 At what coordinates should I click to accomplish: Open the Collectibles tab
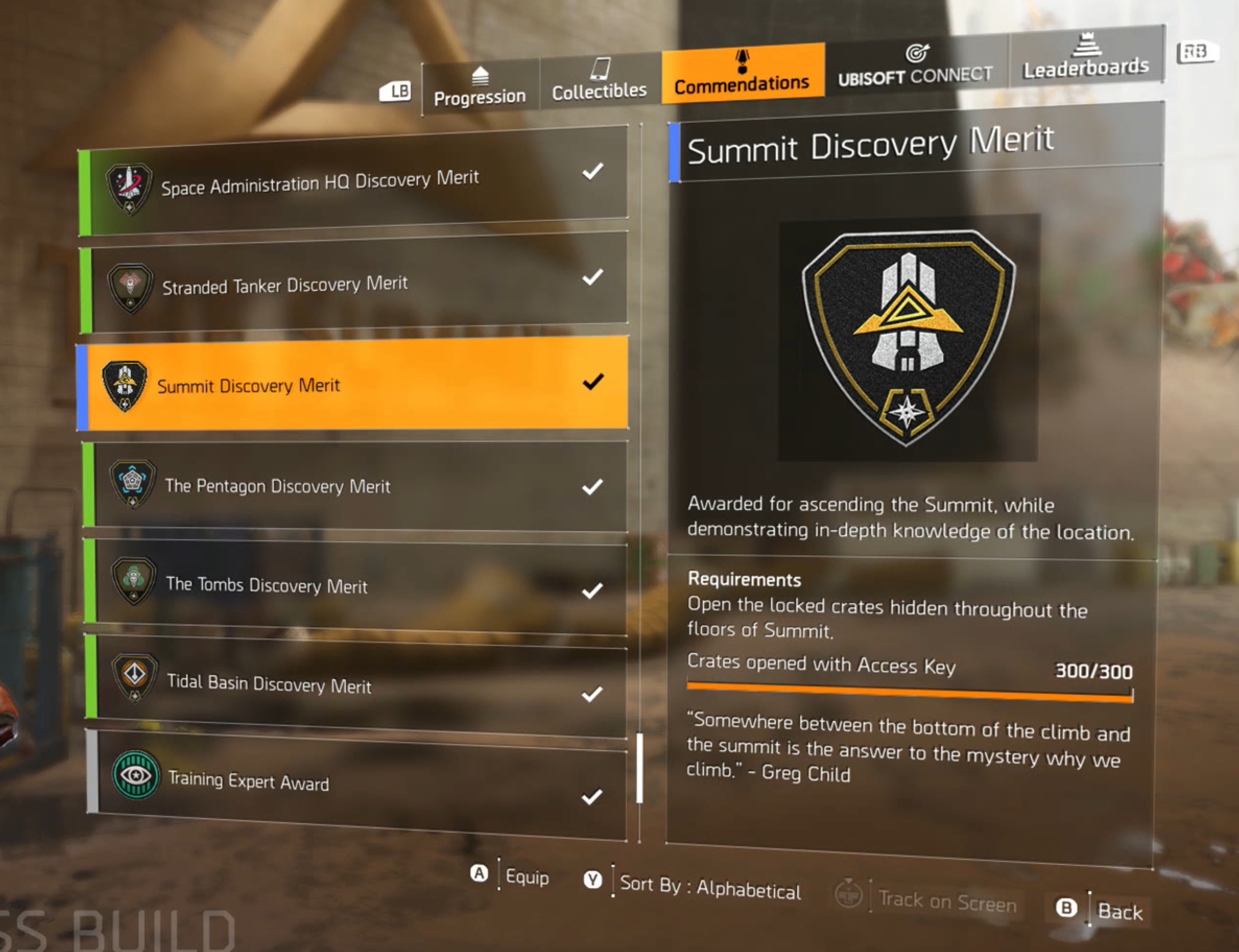tap(599, 81)
